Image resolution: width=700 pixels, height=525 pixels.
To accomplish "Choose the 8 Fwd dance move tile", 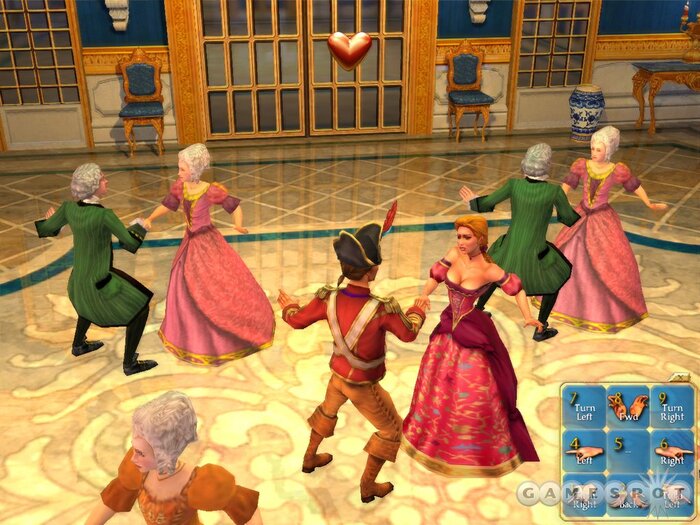I will [x=628, y=408].
